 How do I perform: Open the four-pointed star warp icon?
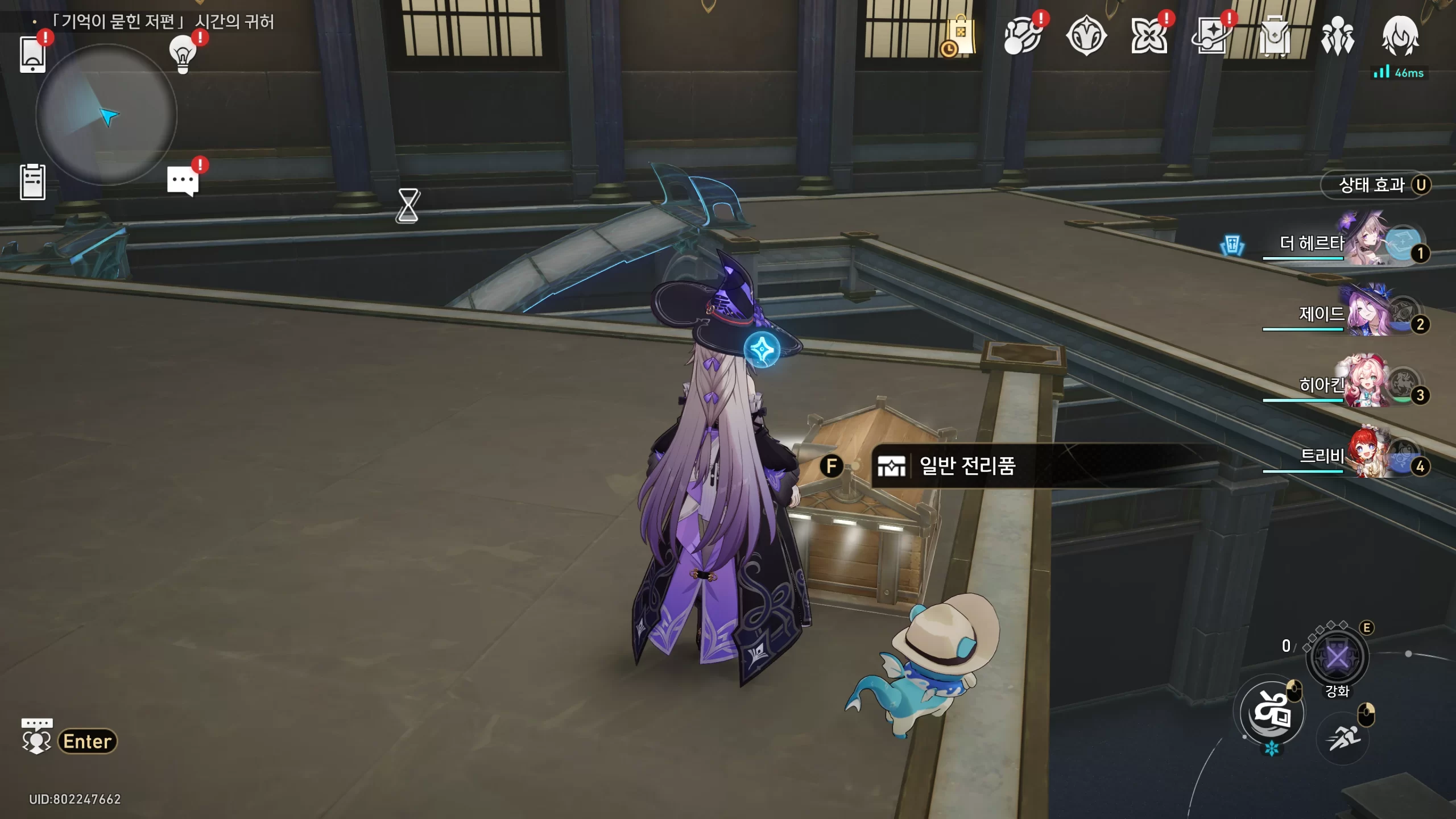1211,36
